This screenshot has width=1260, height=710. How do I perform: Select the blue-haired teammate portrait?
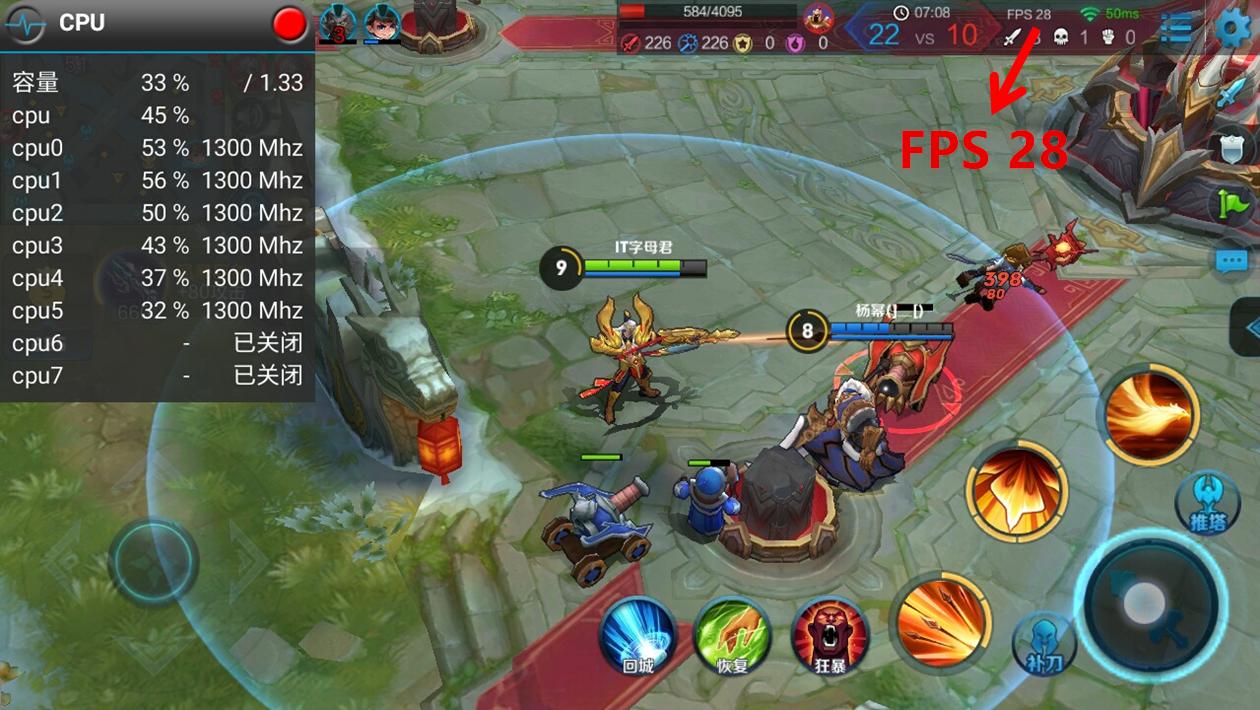click(x=381, y=22)
